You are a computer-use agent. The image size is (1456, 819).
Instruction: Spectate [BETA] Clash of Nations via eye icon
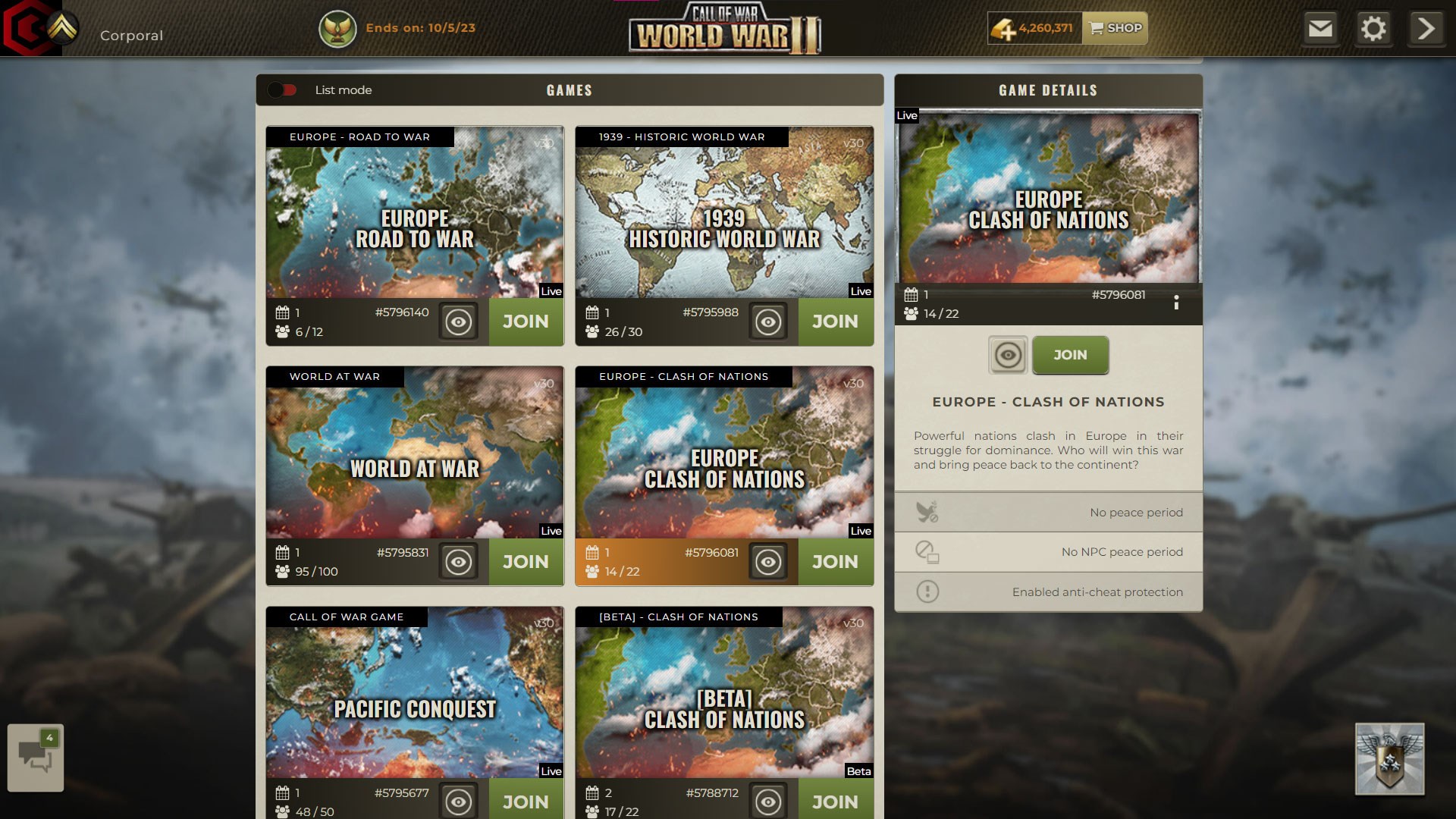[769, 801]
